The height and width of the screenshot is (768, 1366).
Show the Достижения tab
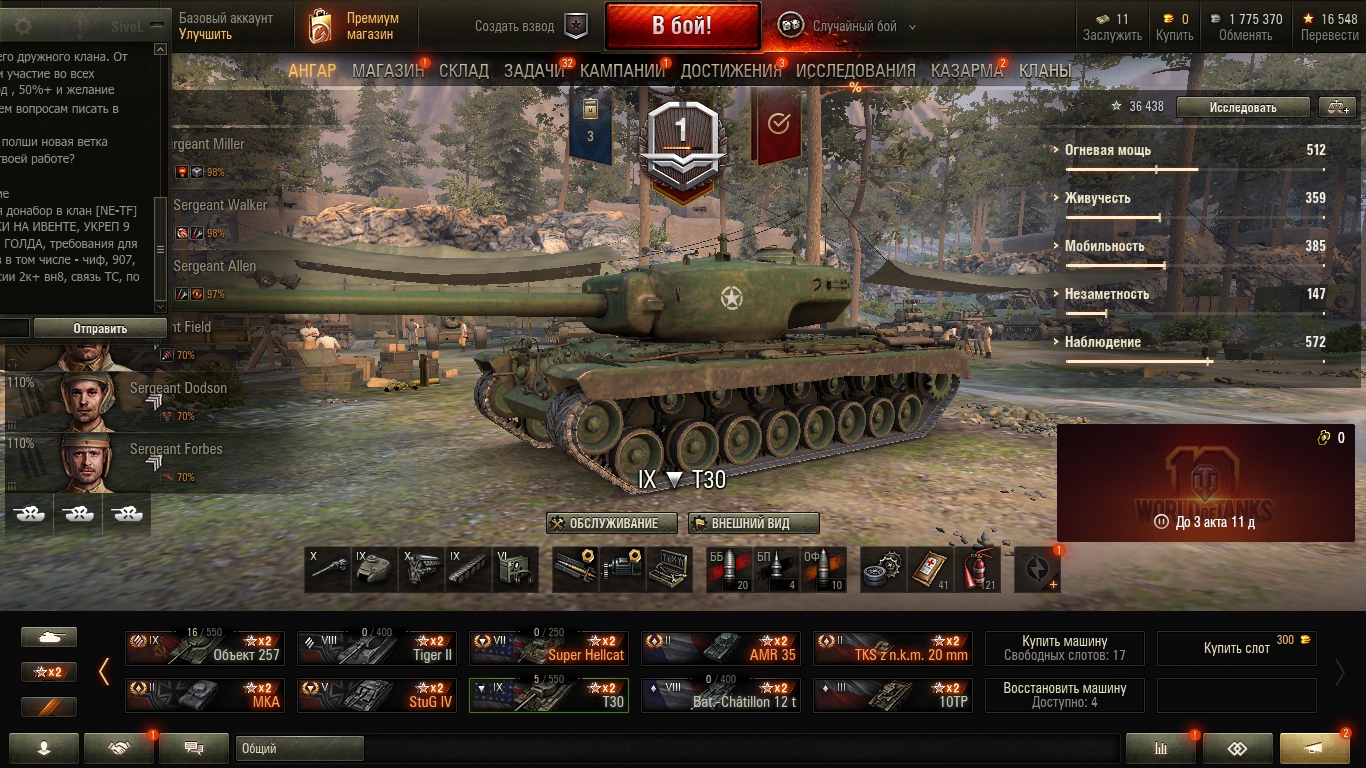point(731,71)
